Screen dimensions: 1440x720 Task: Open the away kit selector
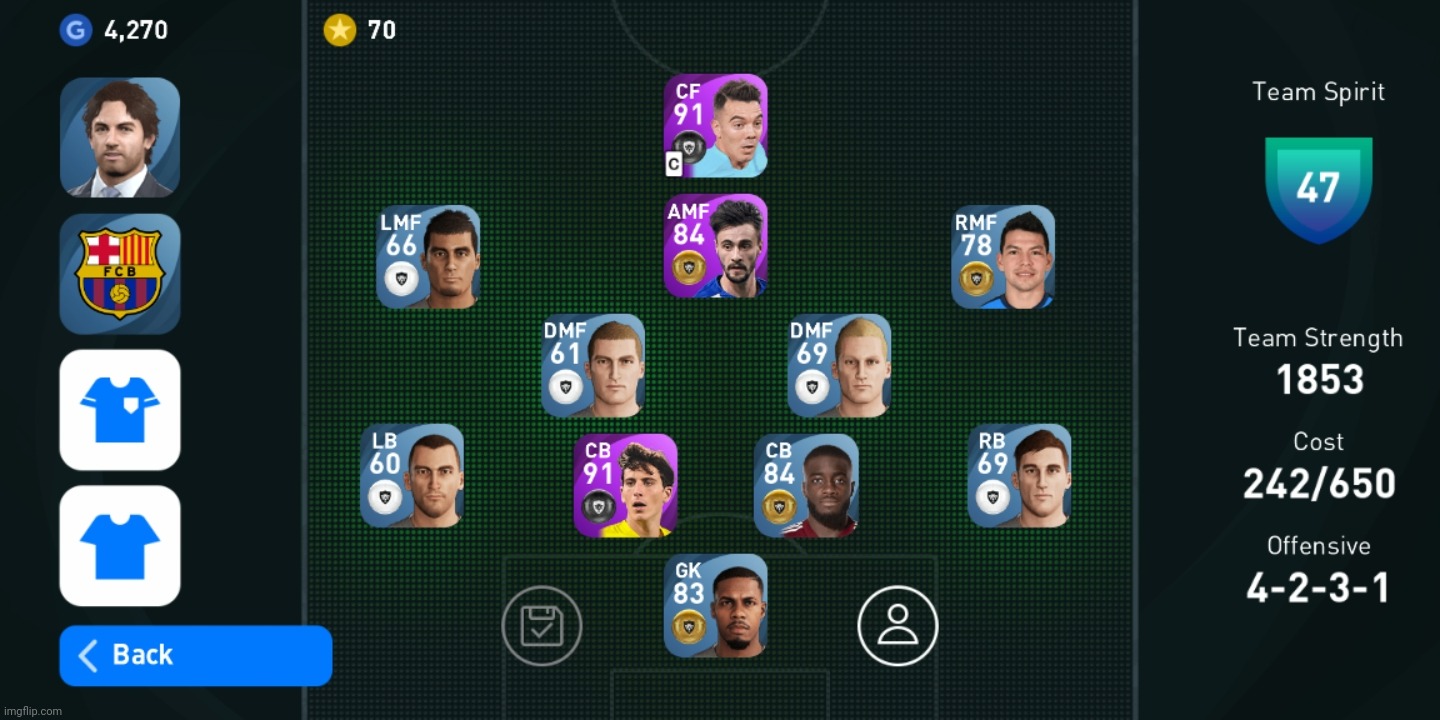coord(120,545)
